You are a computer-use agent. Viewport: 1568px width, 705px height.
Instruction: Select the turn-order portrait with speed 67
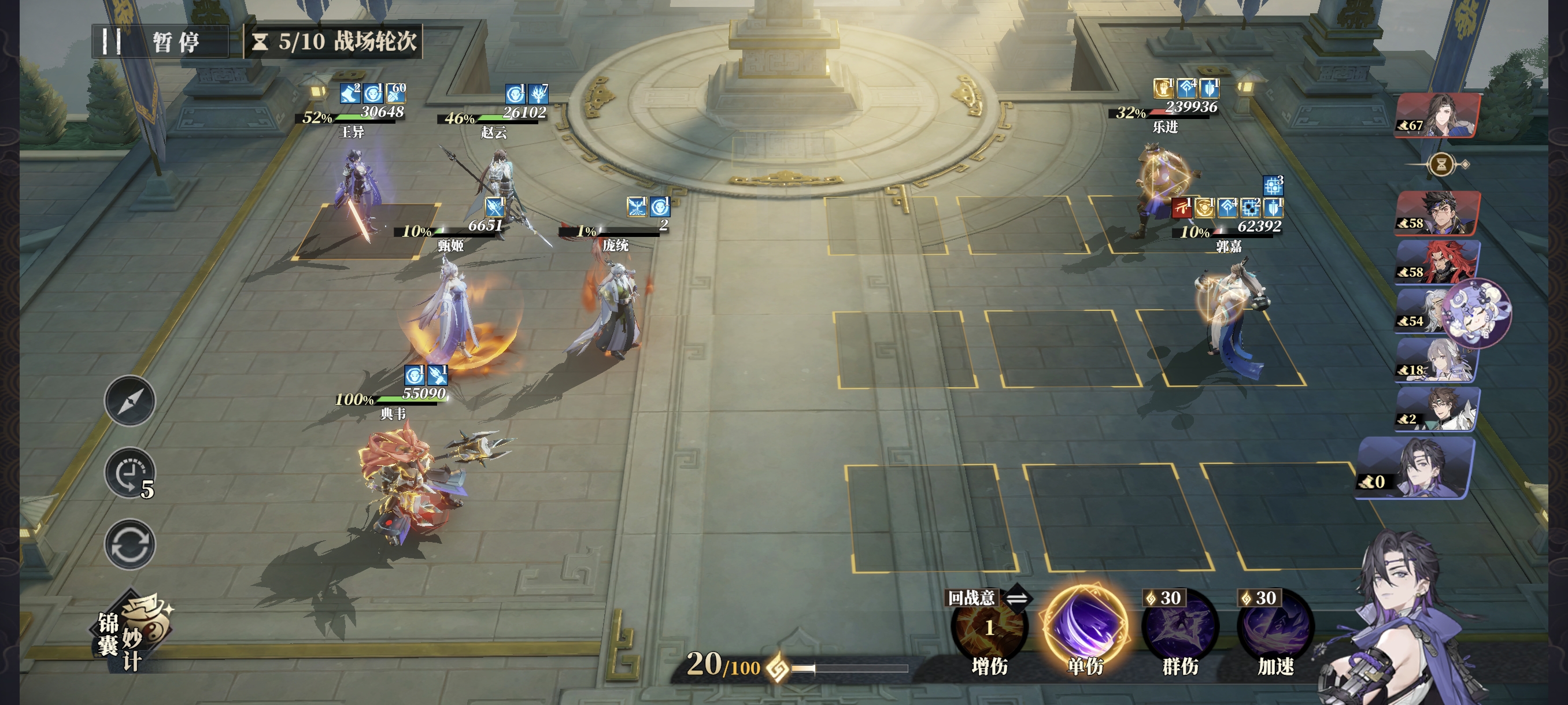1438,115
